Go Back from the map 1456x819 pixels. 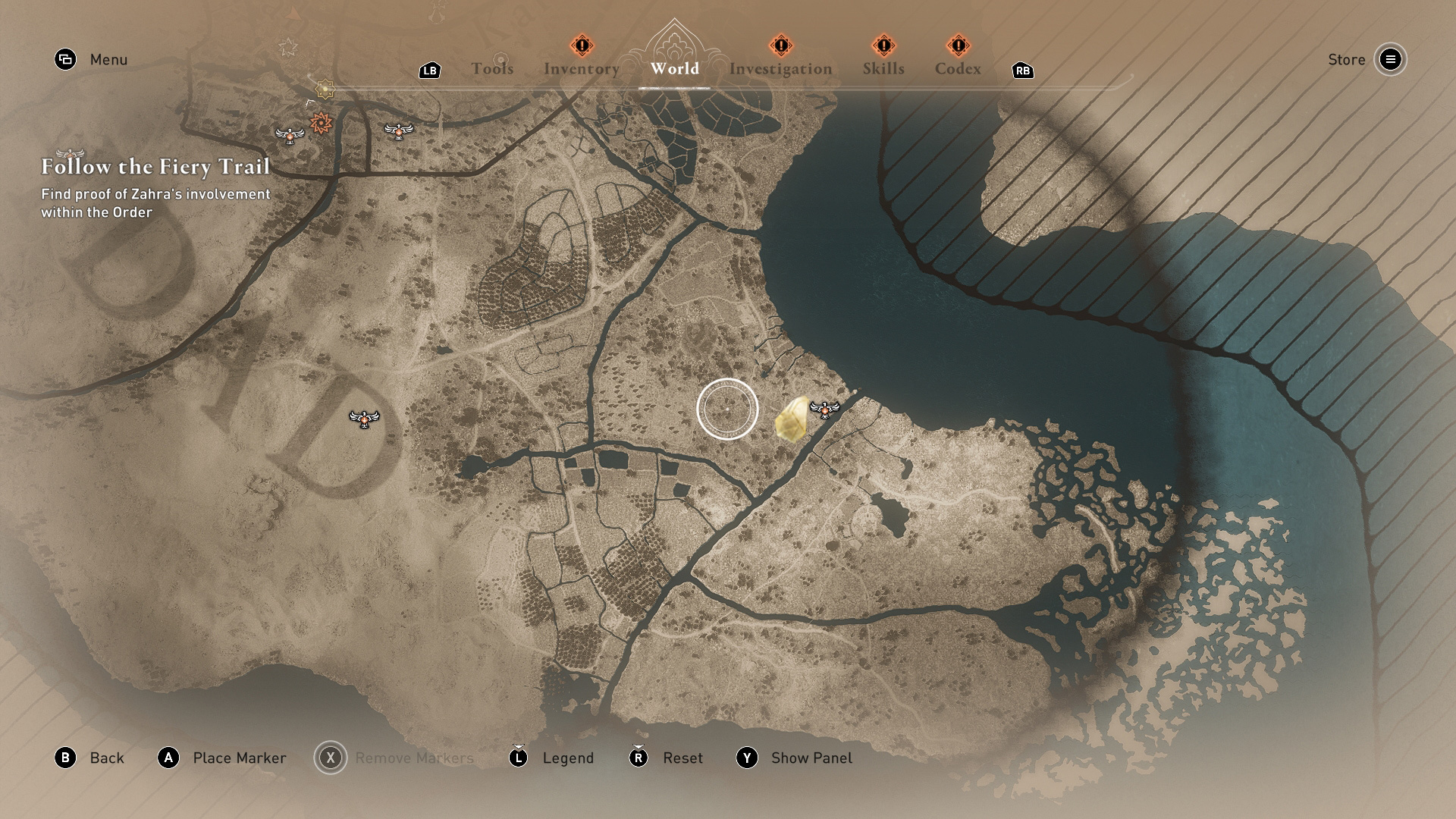pyautogui.click(x=106, y=758)
